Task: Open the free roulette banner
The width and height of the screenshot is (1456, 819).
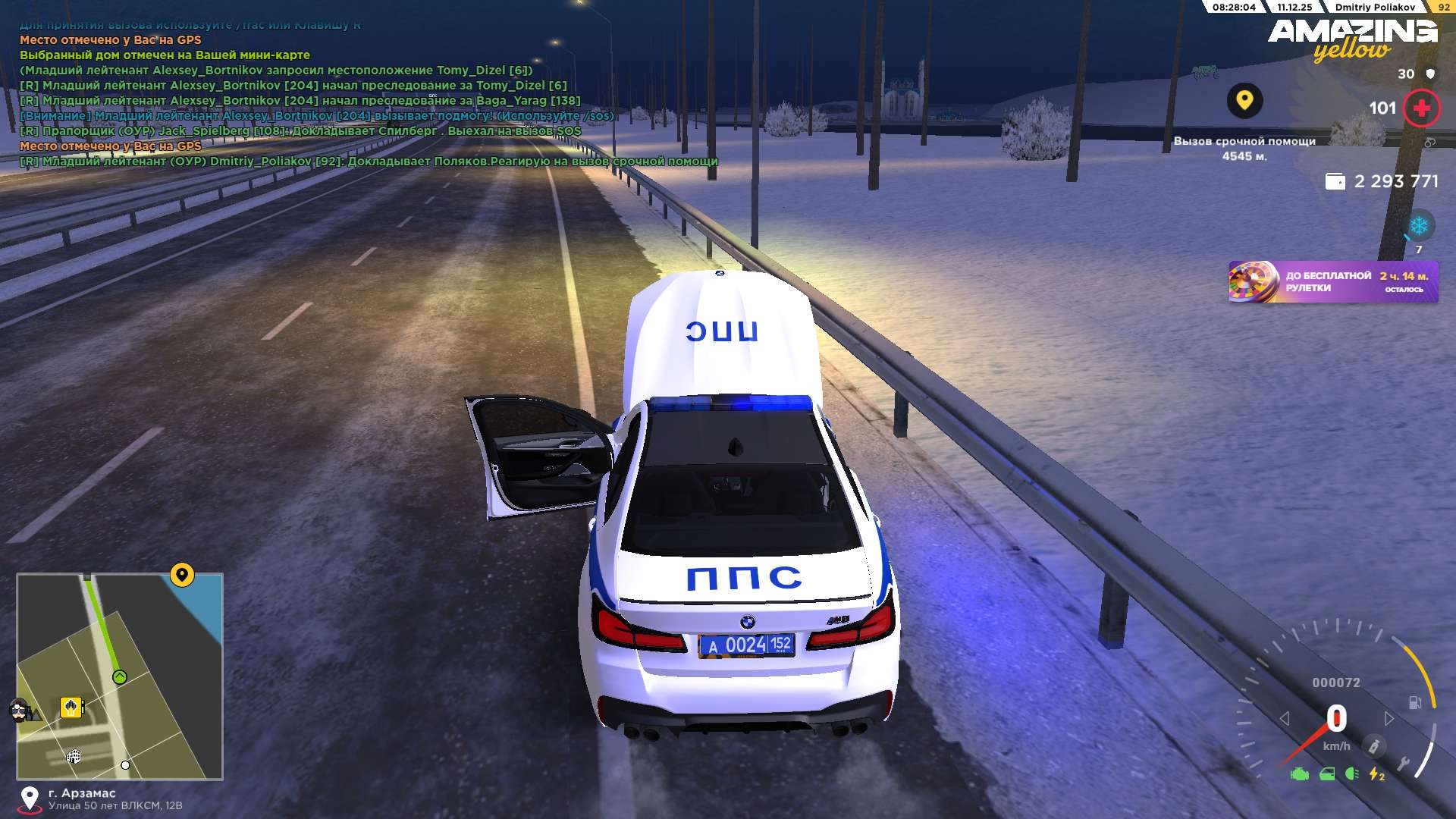Action: pos(1332,282)
